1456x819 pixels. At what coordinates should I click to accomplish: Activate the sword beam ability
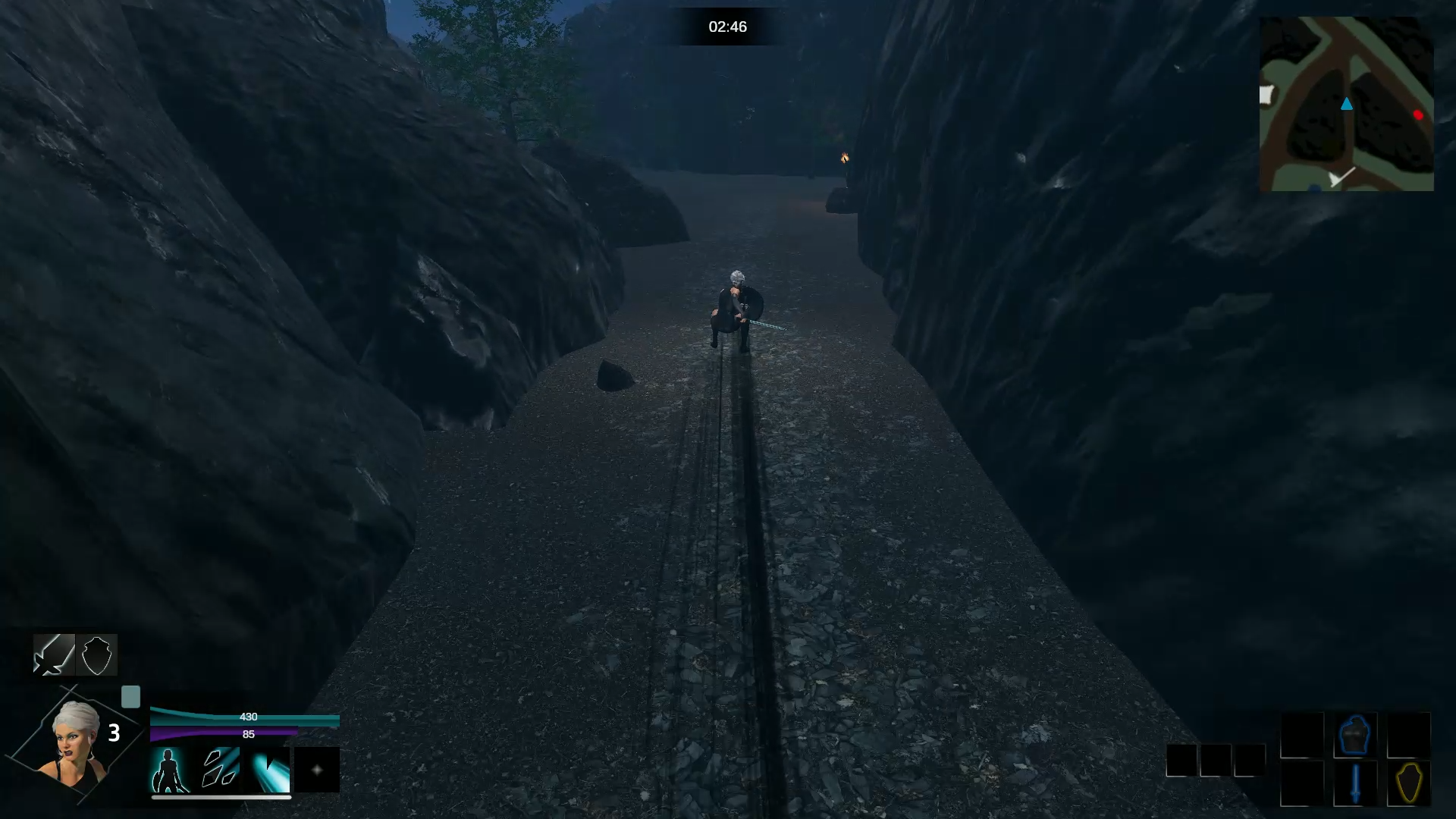(x=270, y=770)
